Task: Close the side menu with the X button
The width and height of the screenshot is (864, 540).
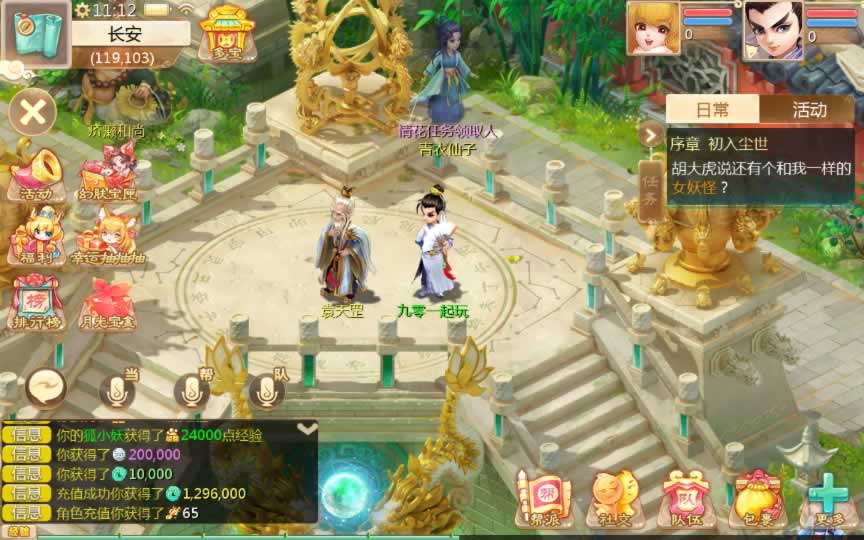Action: coord(32,110)
